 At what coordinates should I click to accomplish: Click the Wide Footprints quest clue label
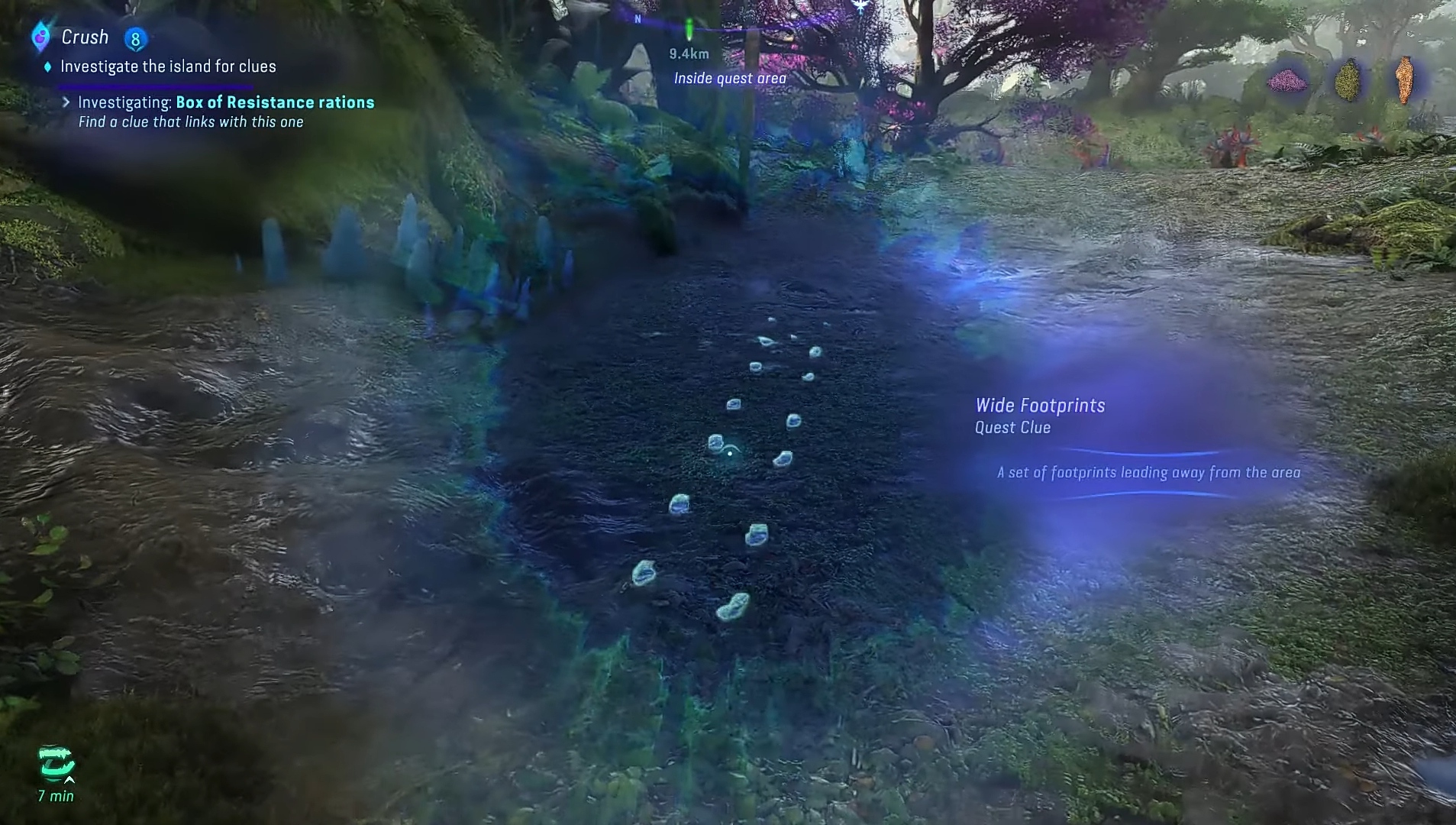pos(1041,406)
